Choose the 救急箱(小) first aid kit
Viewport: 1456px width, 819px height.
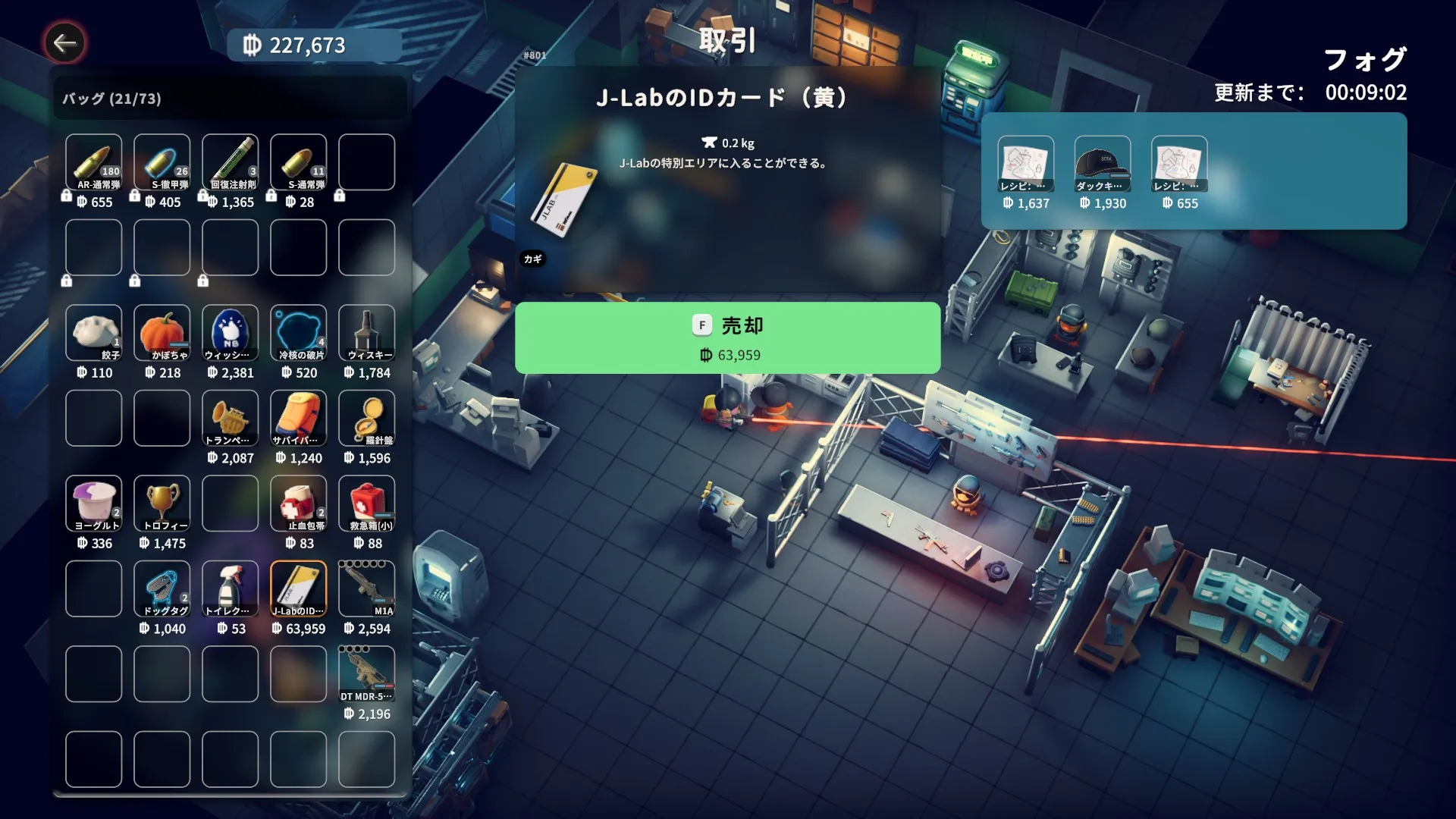coord(367,504)
